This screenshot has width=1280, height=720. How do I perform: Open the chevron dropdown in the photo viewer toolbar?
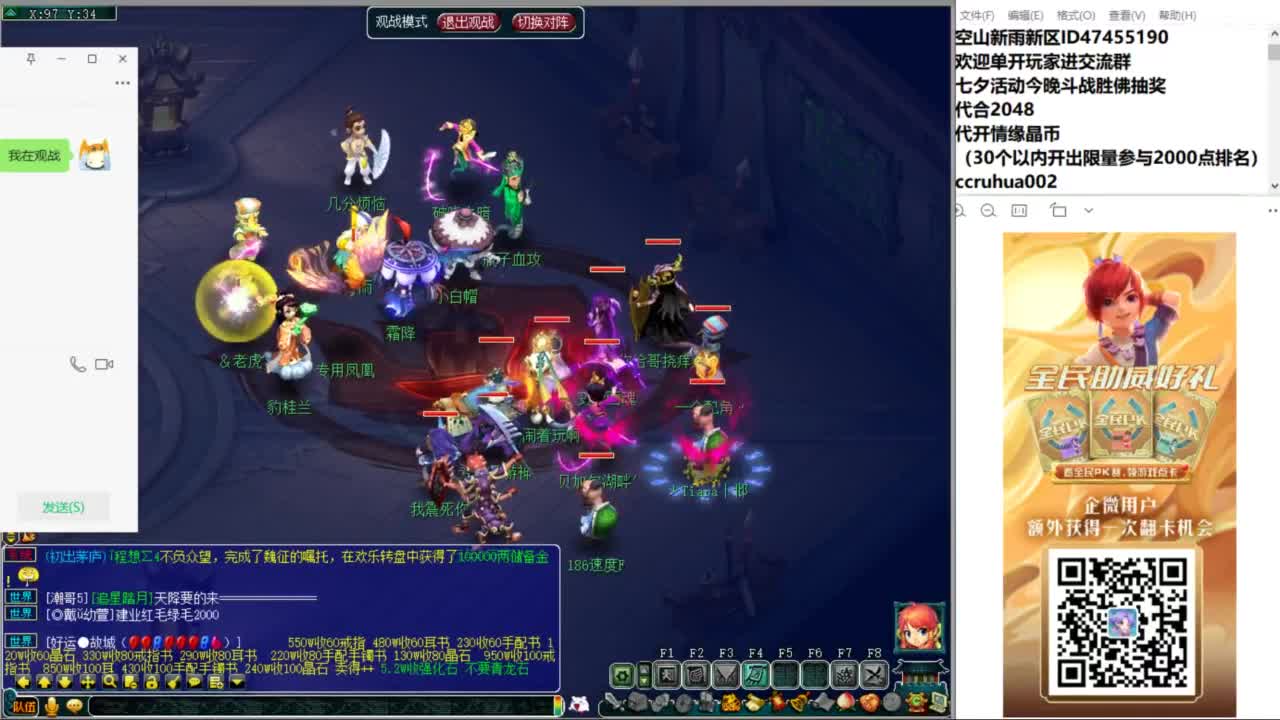coord(1088,210)
